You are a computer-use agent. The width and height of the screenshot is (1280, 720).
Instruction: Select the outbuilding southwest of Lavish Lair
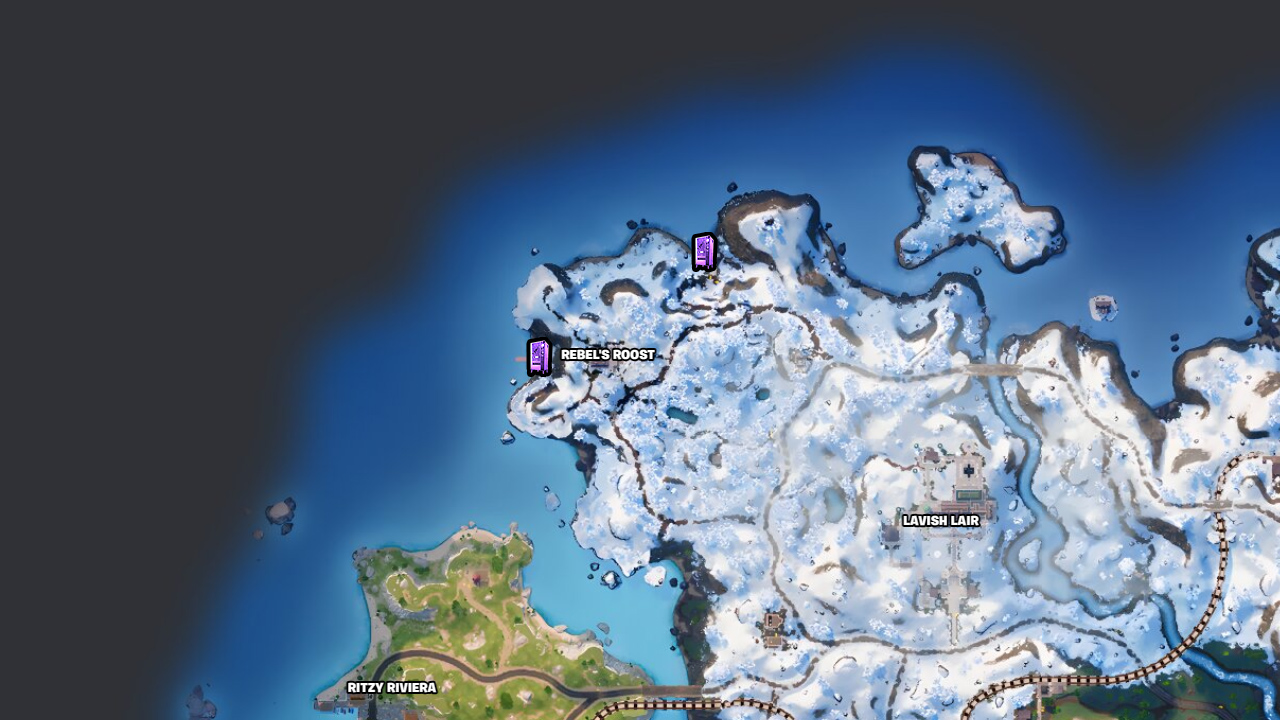(x=890, y=533)
